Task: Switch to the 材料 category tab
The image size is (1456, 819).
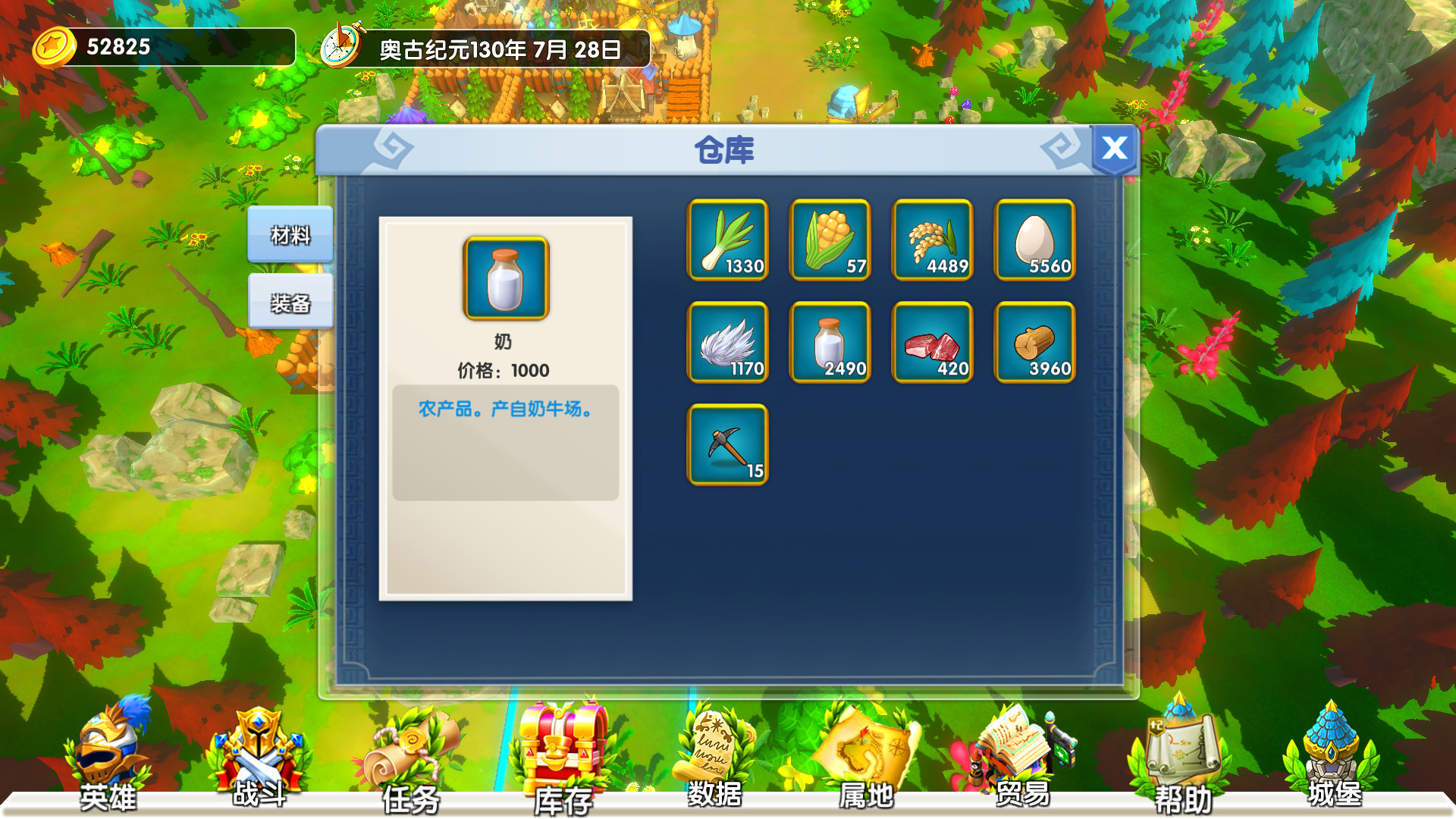Action: [x=290, y=235]
